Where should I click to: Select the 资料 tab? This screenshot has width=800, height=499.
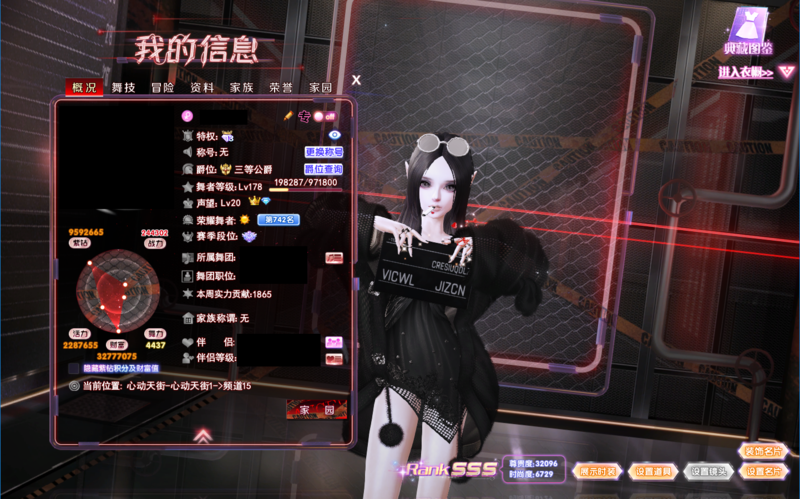(x=202, y=88)
